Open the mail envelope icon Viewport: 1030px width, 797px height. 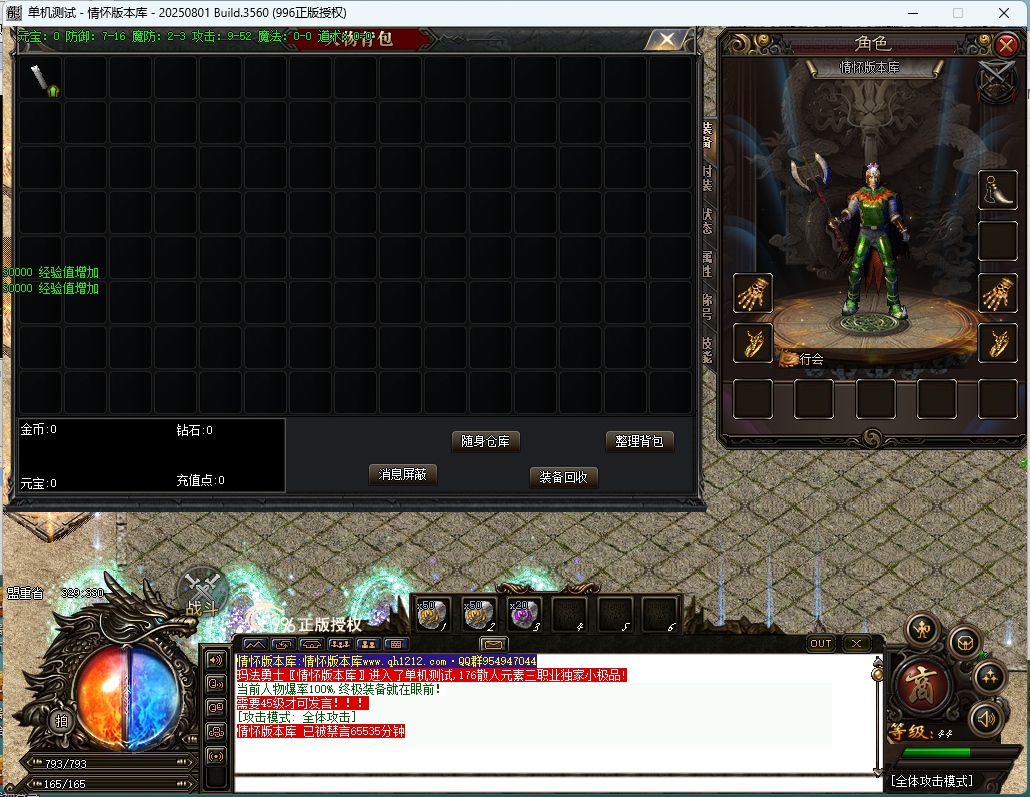pyautogui.click(x=494, y=644)
